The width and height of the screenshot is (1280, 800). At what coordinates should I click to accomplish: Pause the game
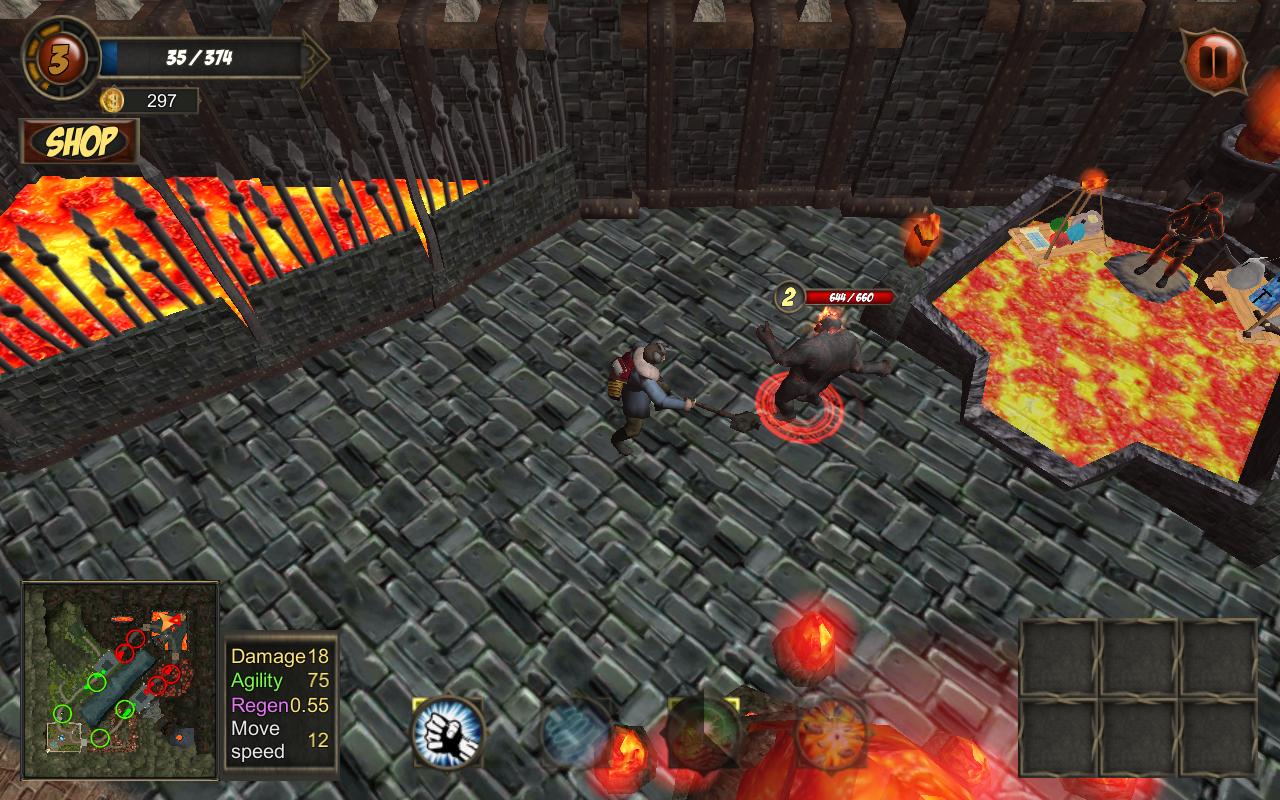click(x=1214, y=62)
